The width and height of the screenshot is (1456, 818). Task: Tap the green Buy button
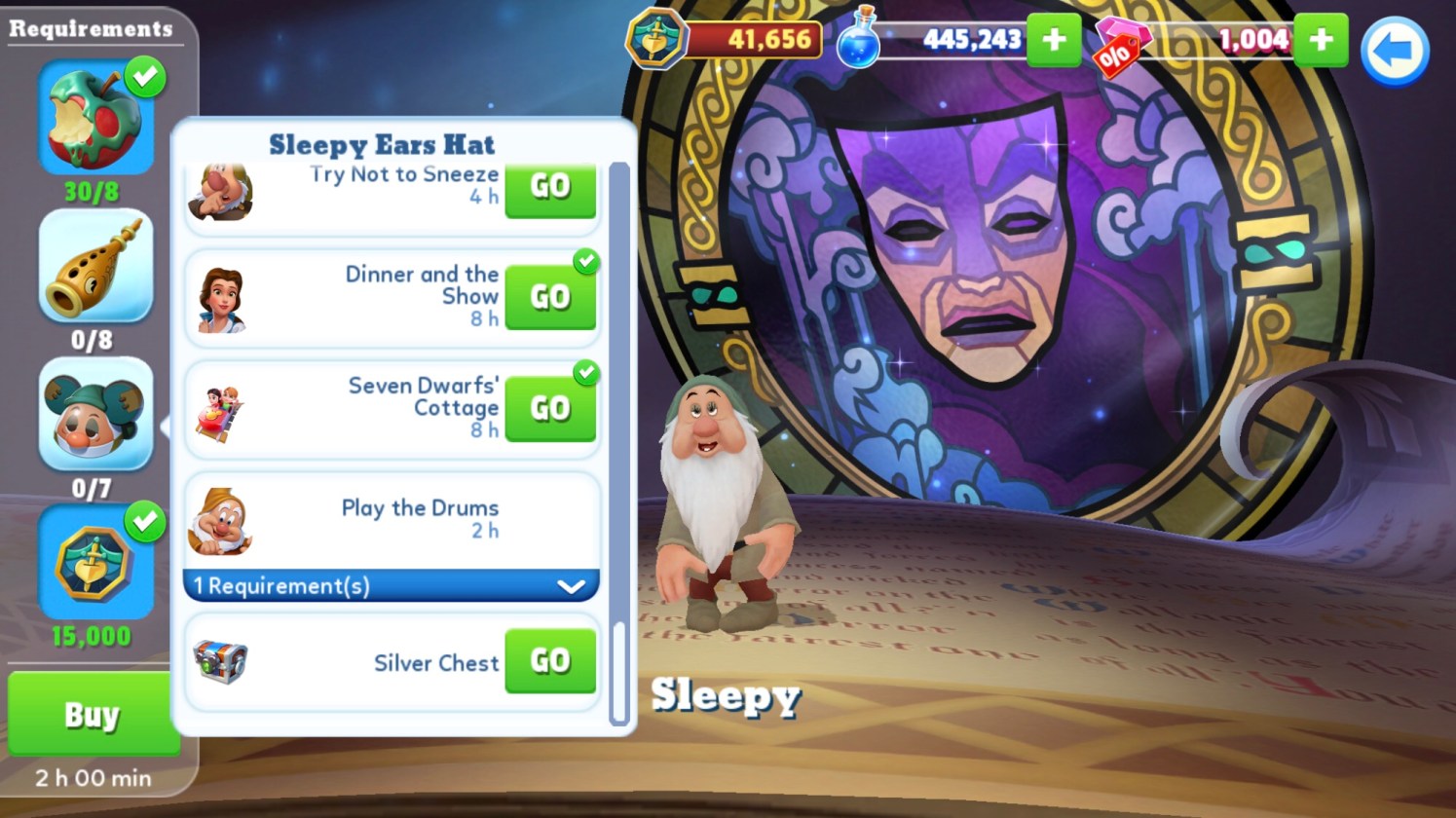(93, 714)
